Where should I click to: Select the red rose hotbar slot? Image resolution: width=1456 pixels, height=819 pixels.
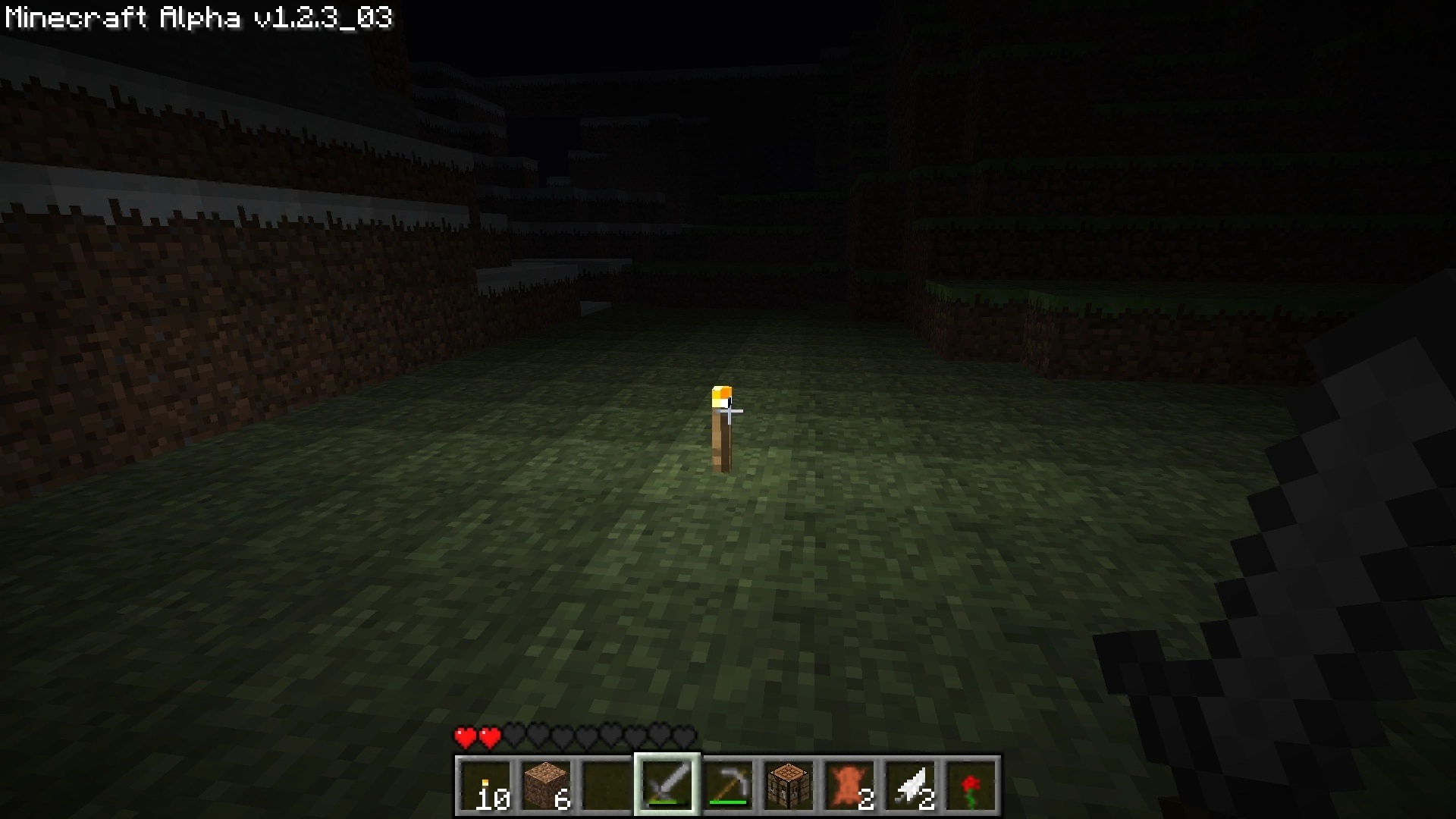coord(971,786)
